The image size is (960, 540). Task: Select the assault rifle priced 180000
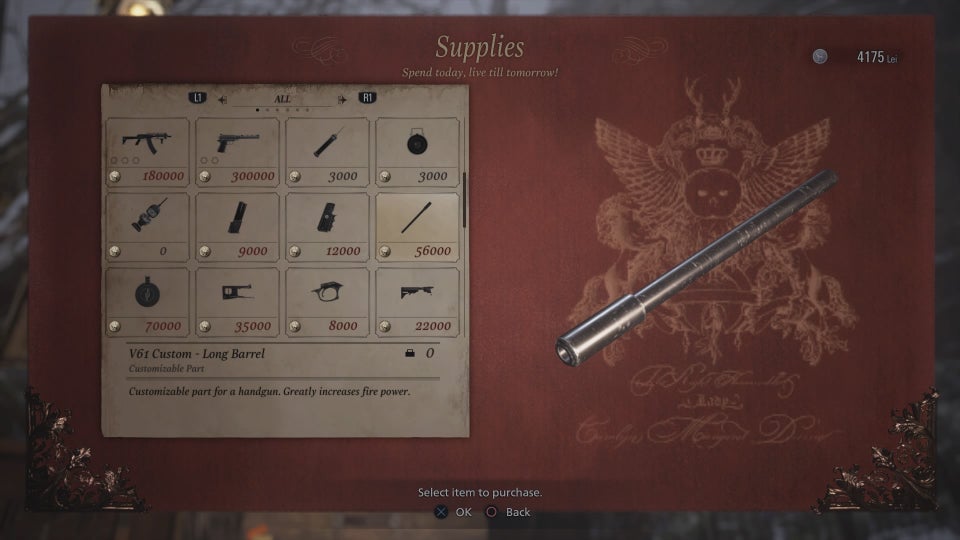point(147,151)
